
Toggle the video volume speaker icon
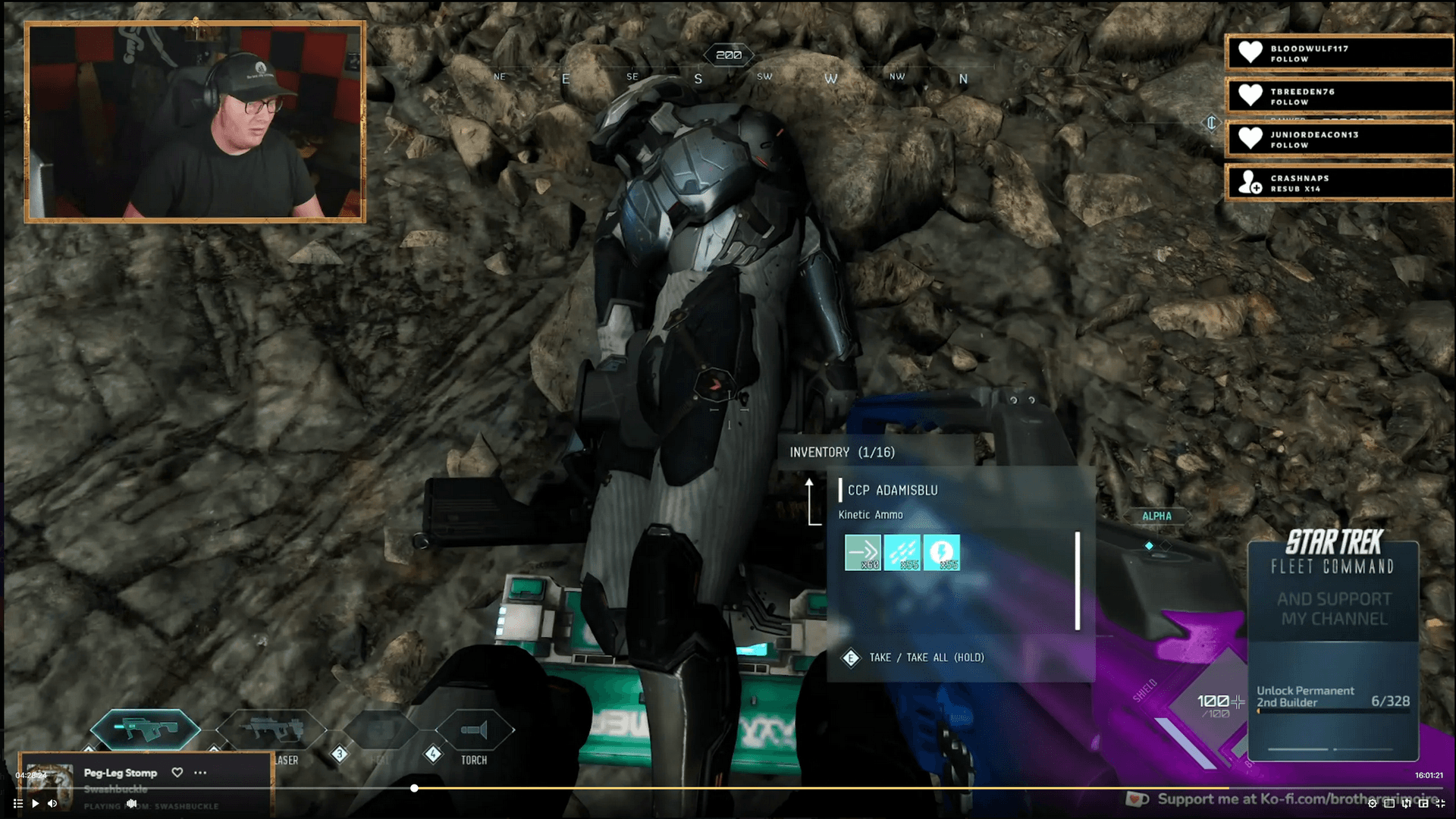pos(52,804)
